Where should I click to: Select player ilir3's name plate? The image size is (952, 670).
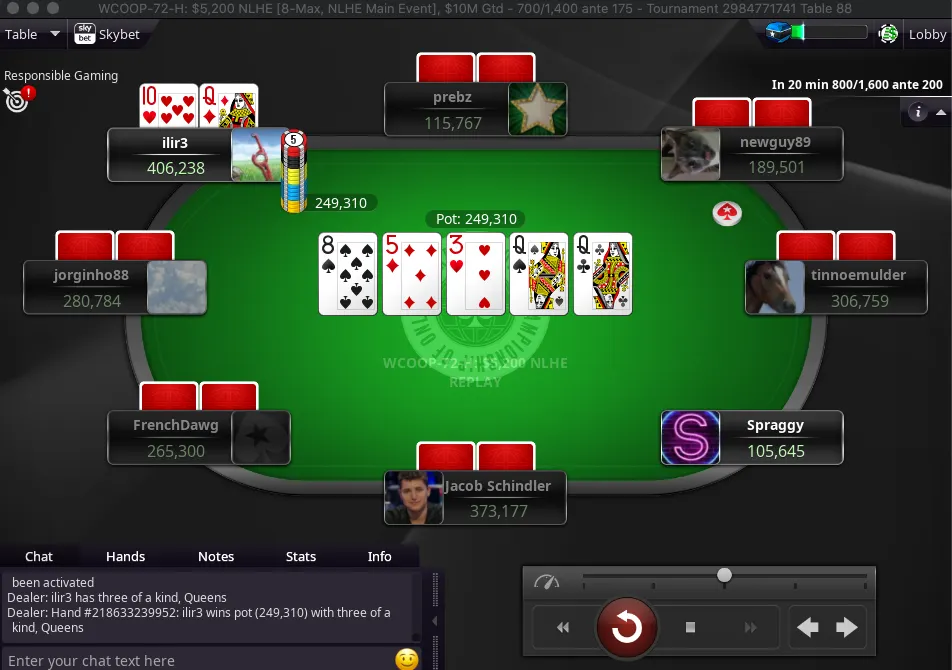pos(176,155)
